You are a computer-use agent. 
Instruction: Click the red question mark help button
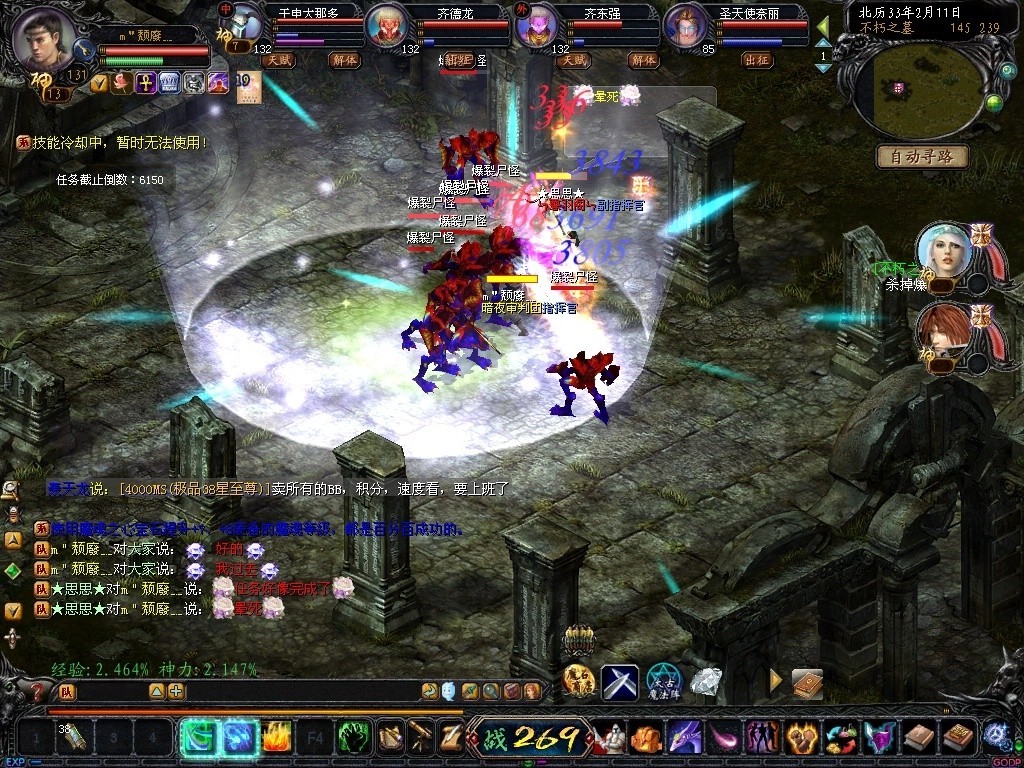37,691
